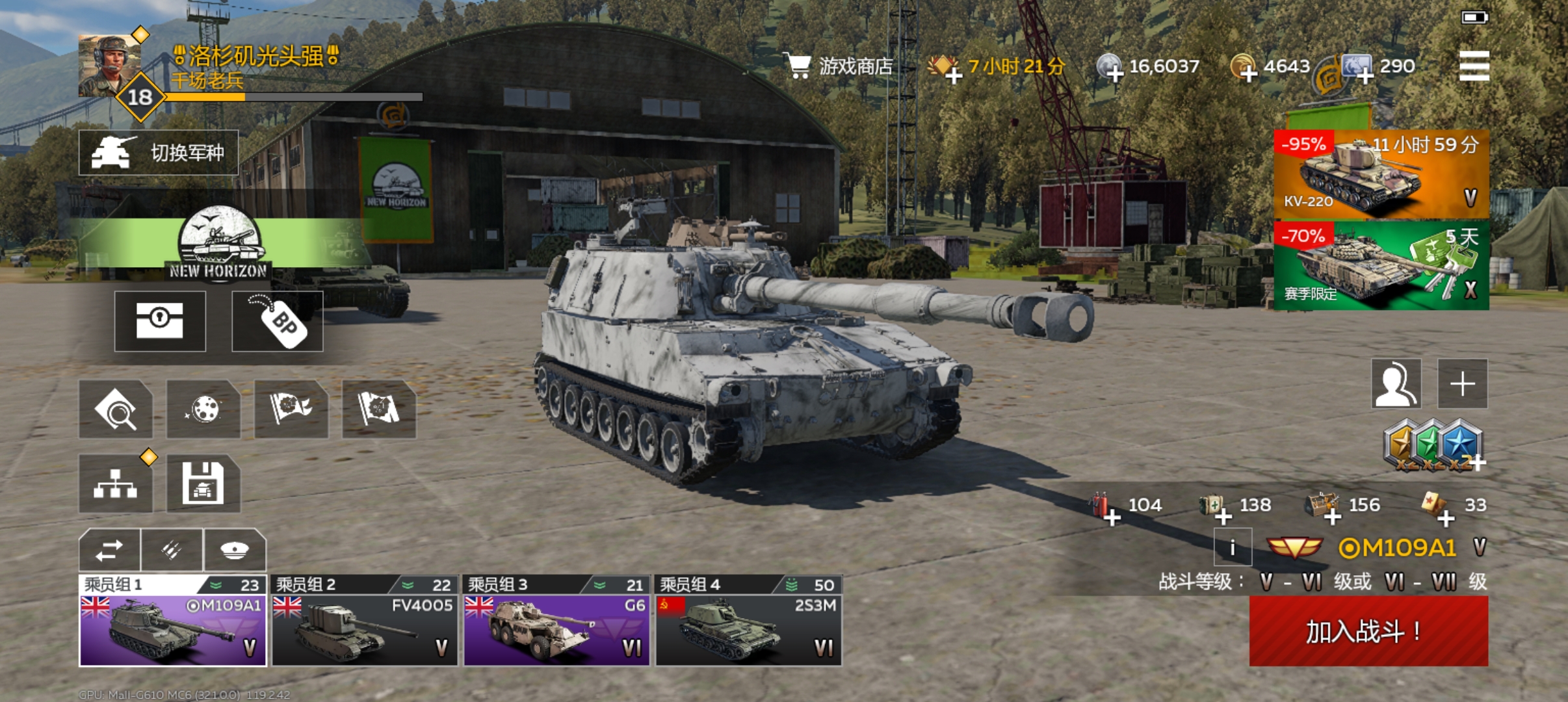The height and width of the screenshot is (702, 1568).
Task: View the -70% season-limited tank offer
Action: pyautogui.click(x=1381, y=265)
